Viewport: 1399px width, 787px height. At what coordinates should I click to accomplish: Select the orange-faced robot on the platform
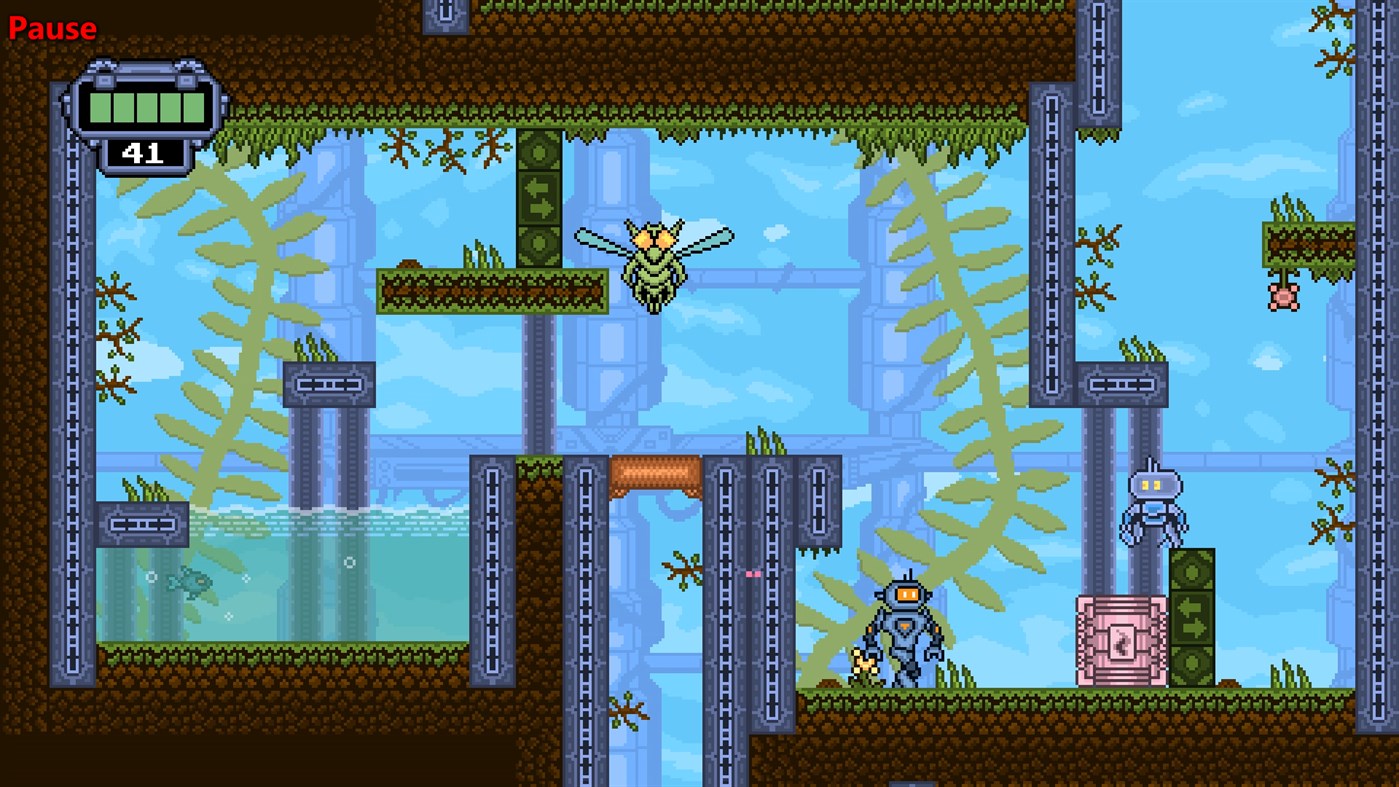(903, 630)
